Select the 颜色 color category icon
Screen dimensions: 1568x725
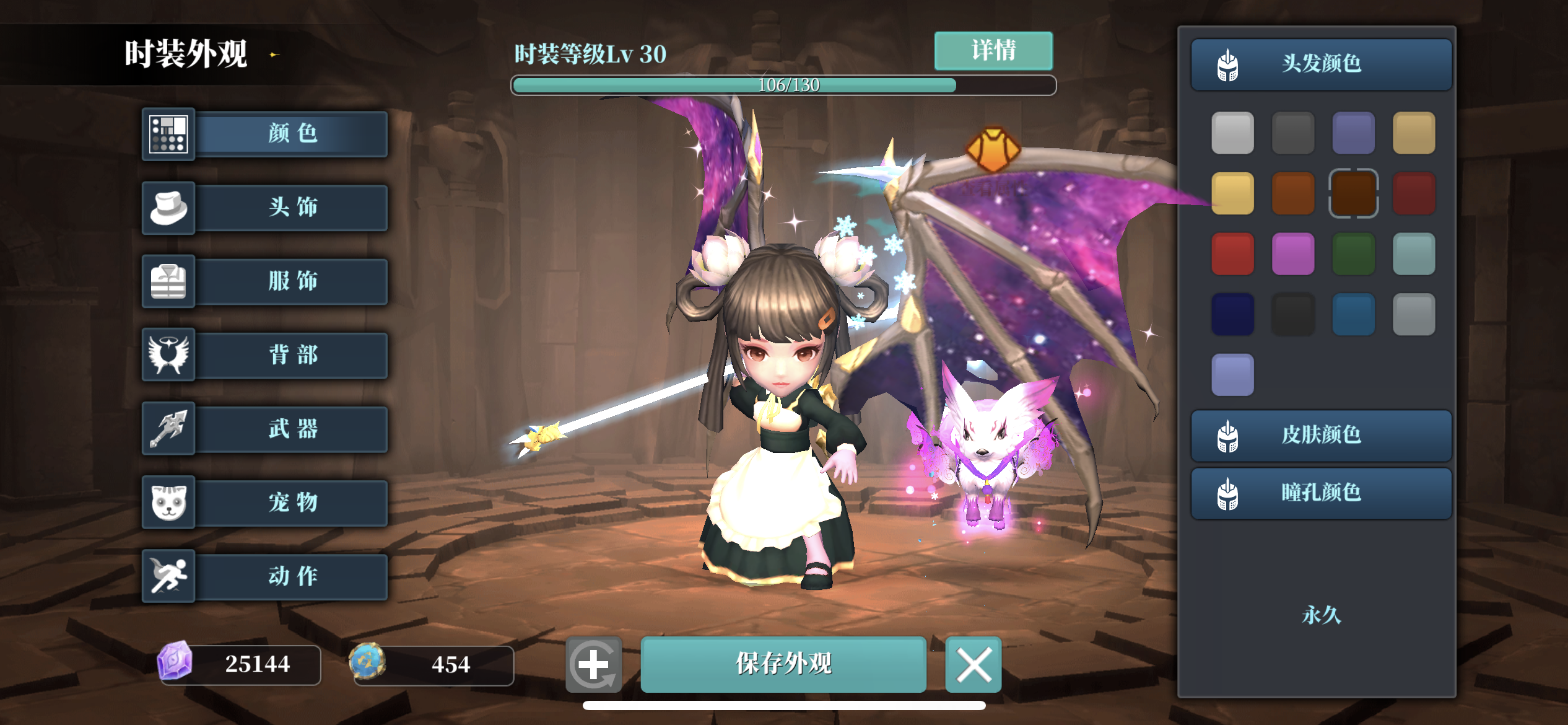[168, 134]
